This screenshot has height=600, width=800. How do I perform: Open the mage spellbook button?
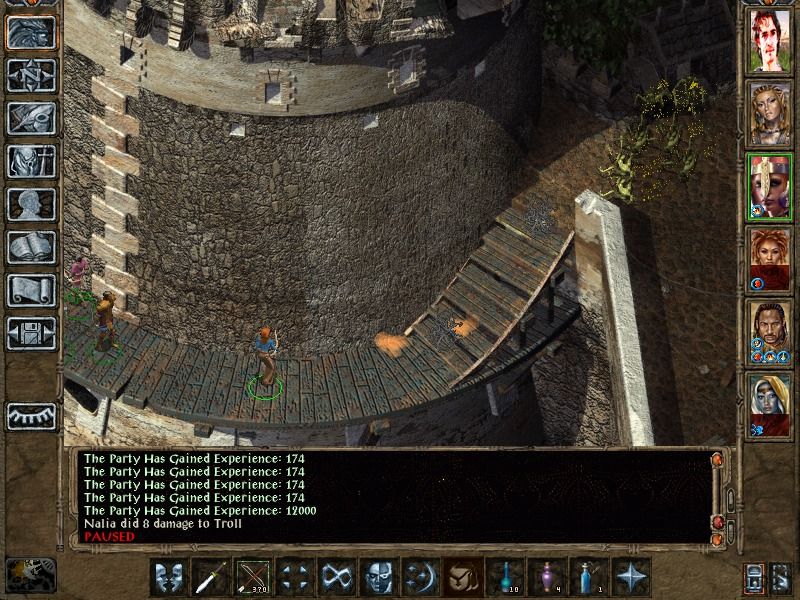(31, 247)
